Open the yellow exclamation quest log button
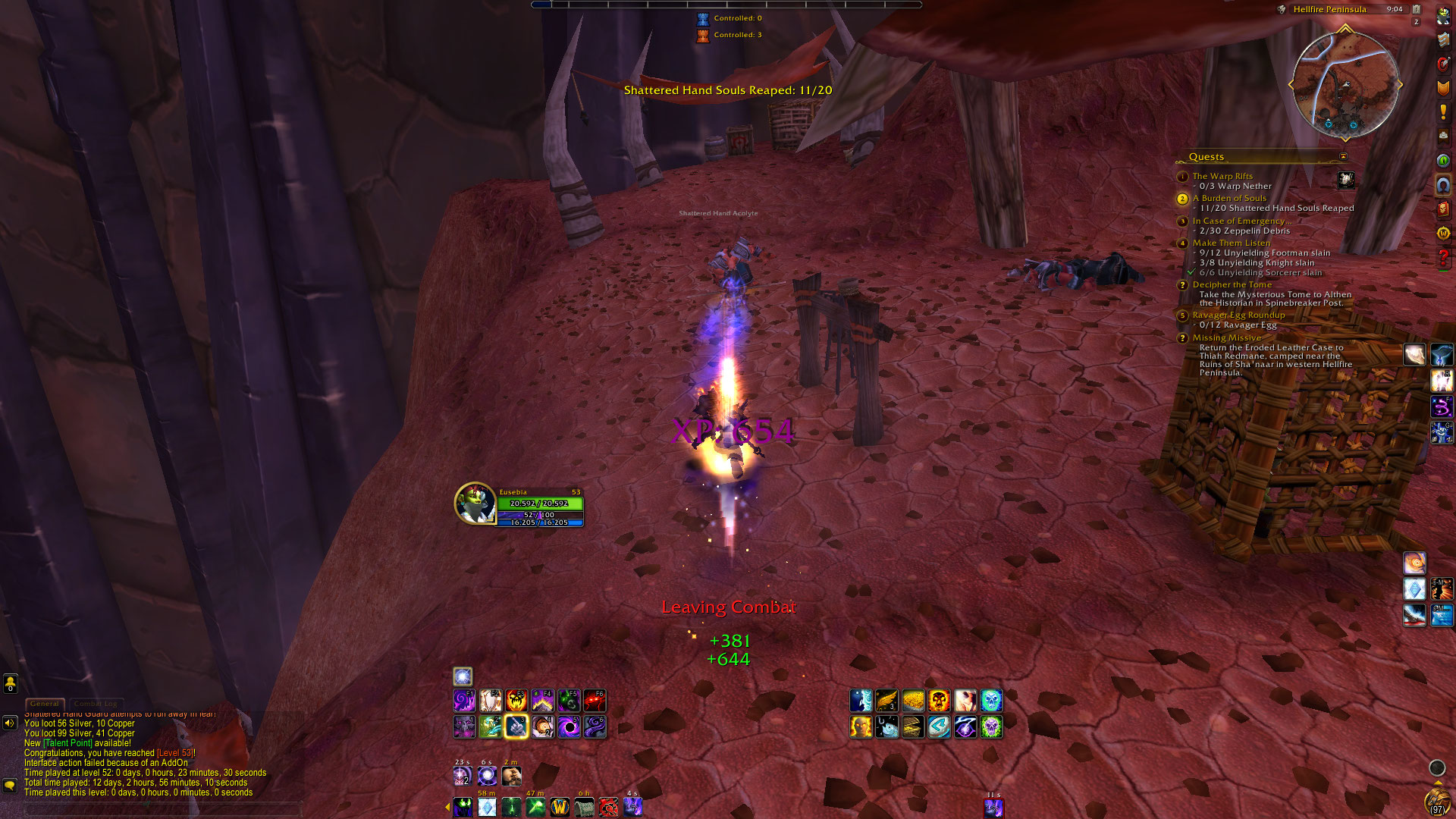The height and width of the screenshot is (819, 1456). [x=1443, y=112]
